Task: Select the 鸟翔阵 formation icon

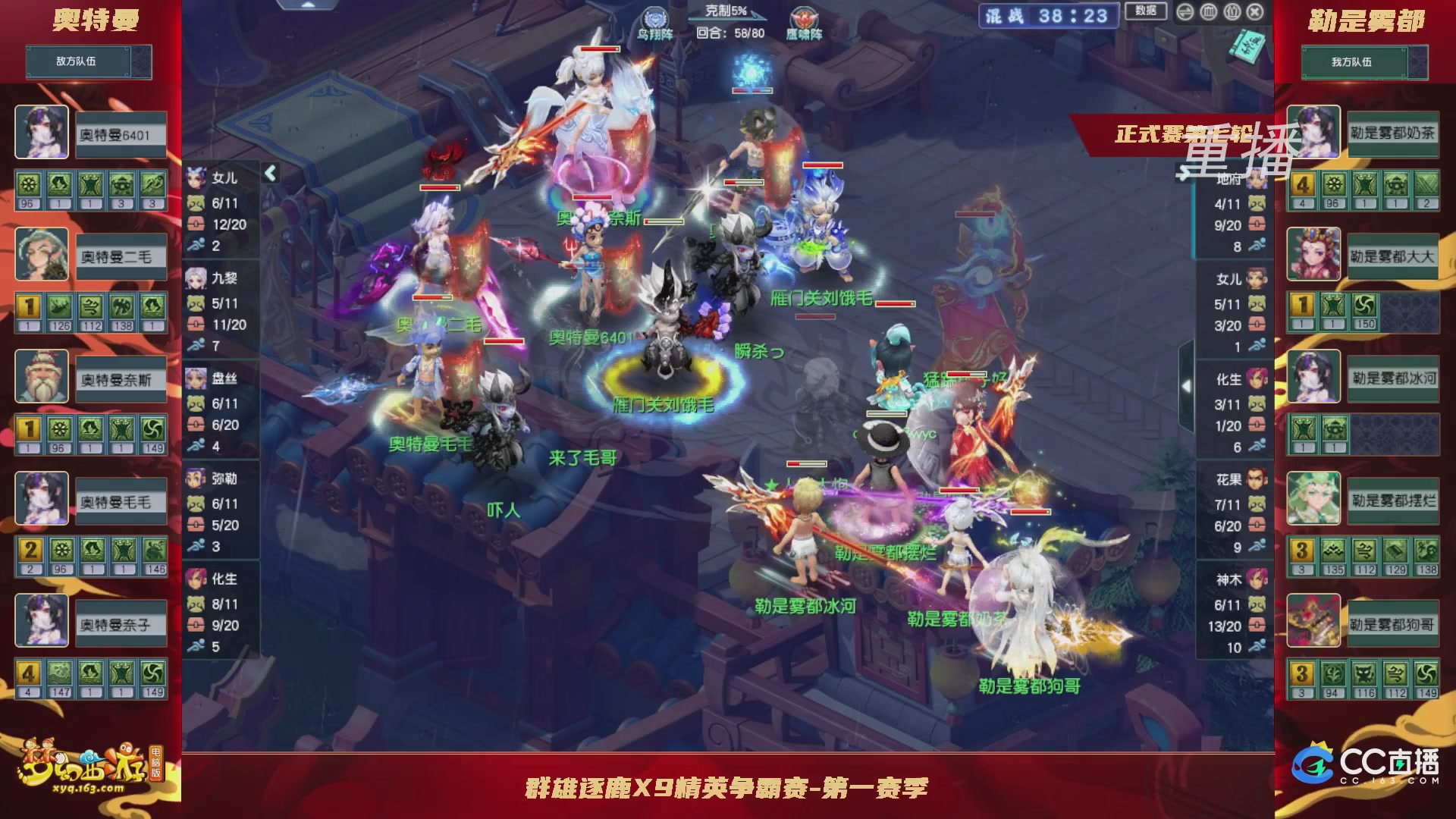Action: point(654,17)
